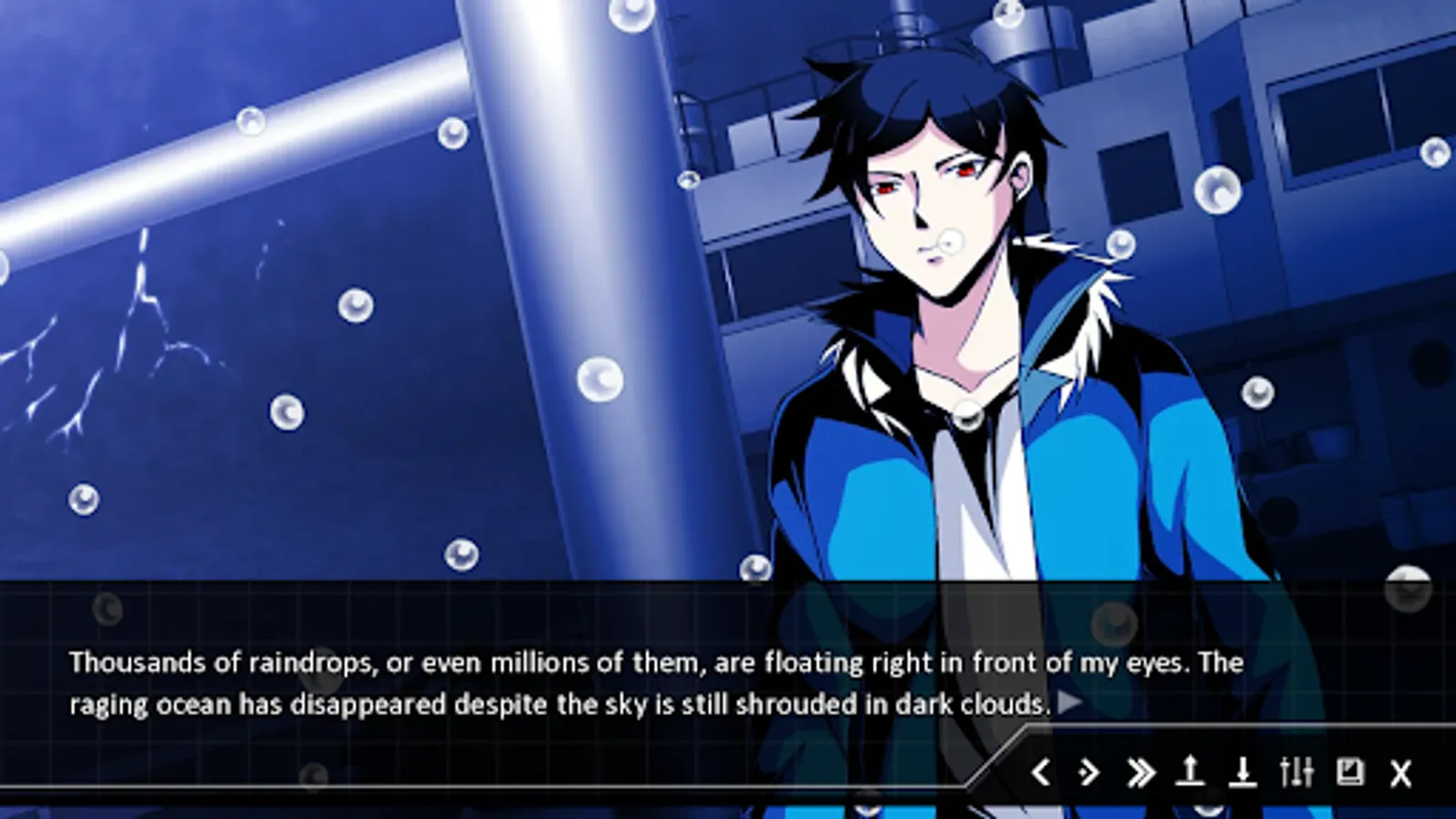Open the Load screen with the up-arrow icon
1456x819 pixels.
[1192, 774]
